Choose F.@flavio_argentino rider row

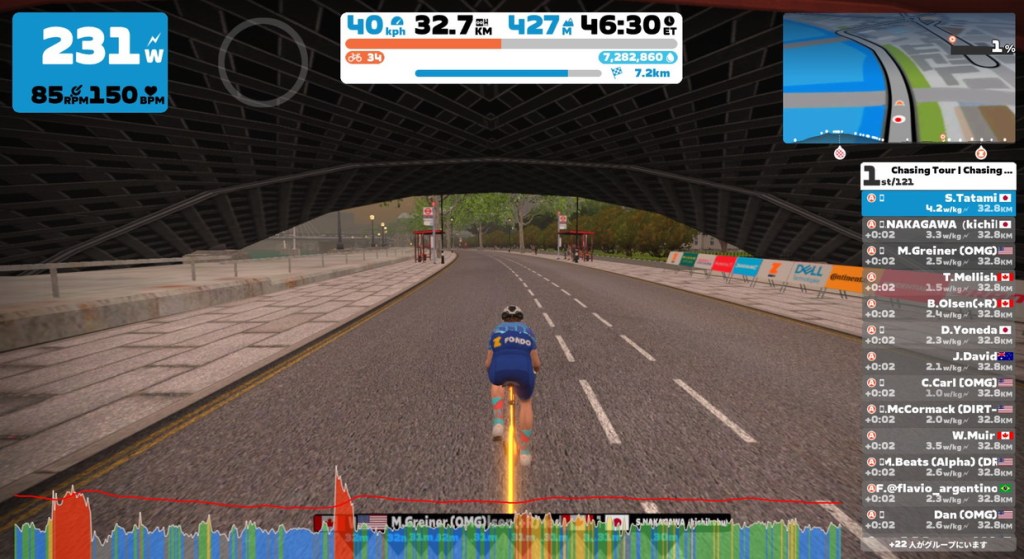(x=938, y=493)
